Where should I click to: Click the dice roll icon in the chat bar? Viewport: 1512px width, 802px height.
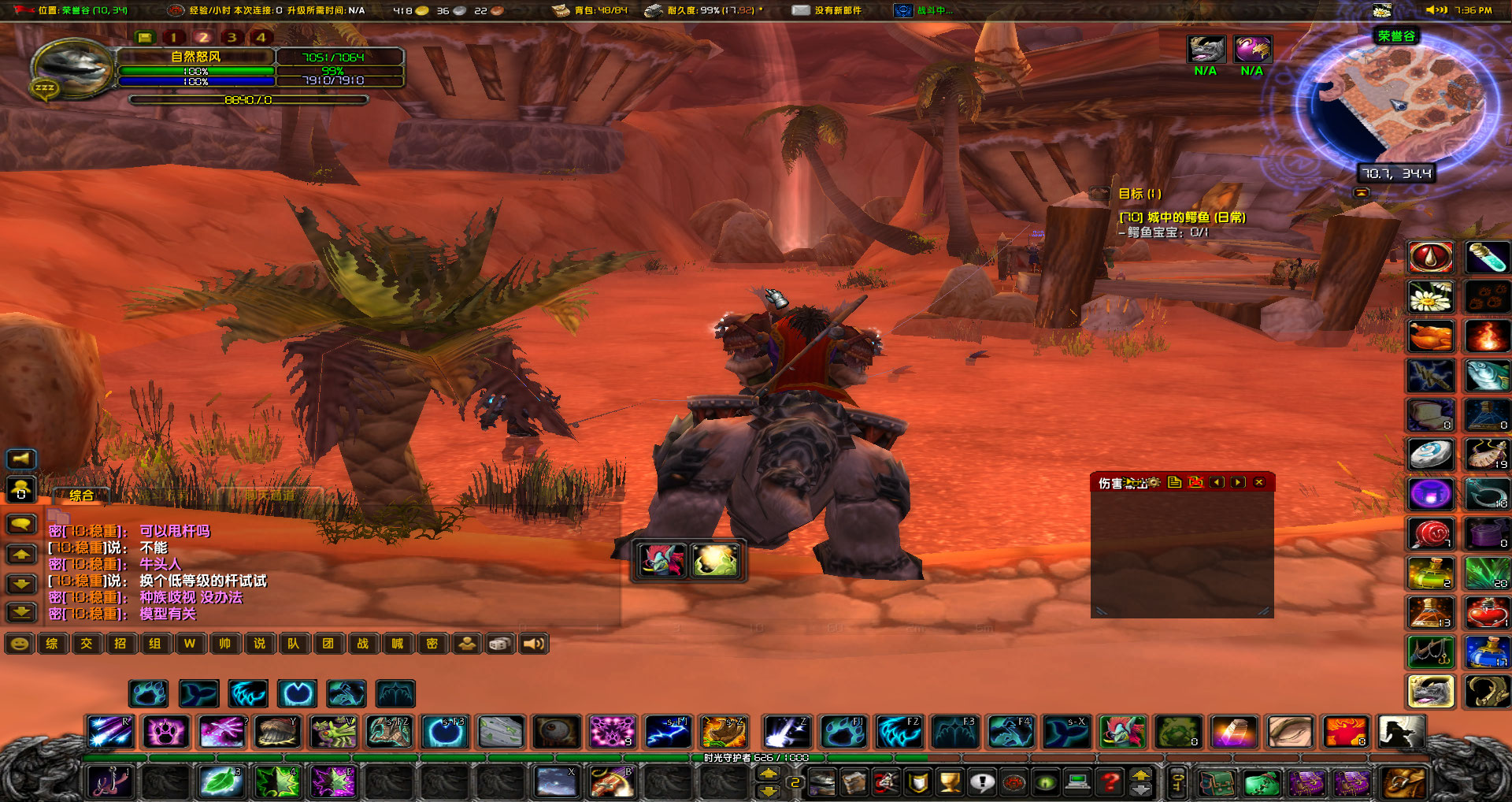[501, 644]
